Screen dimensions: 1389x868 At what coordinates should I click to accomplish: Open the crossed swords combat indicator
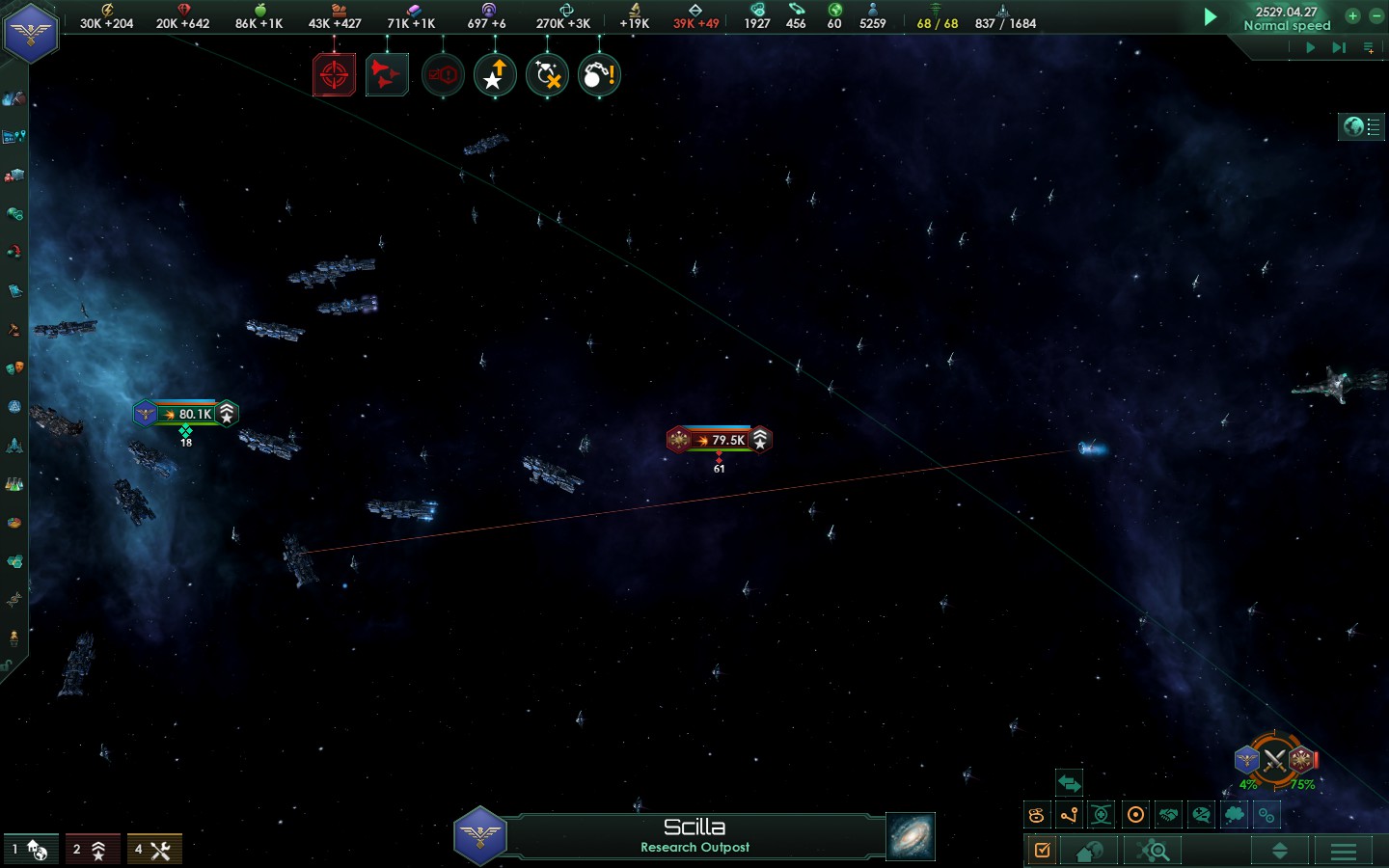click(x=1275, y=761)
